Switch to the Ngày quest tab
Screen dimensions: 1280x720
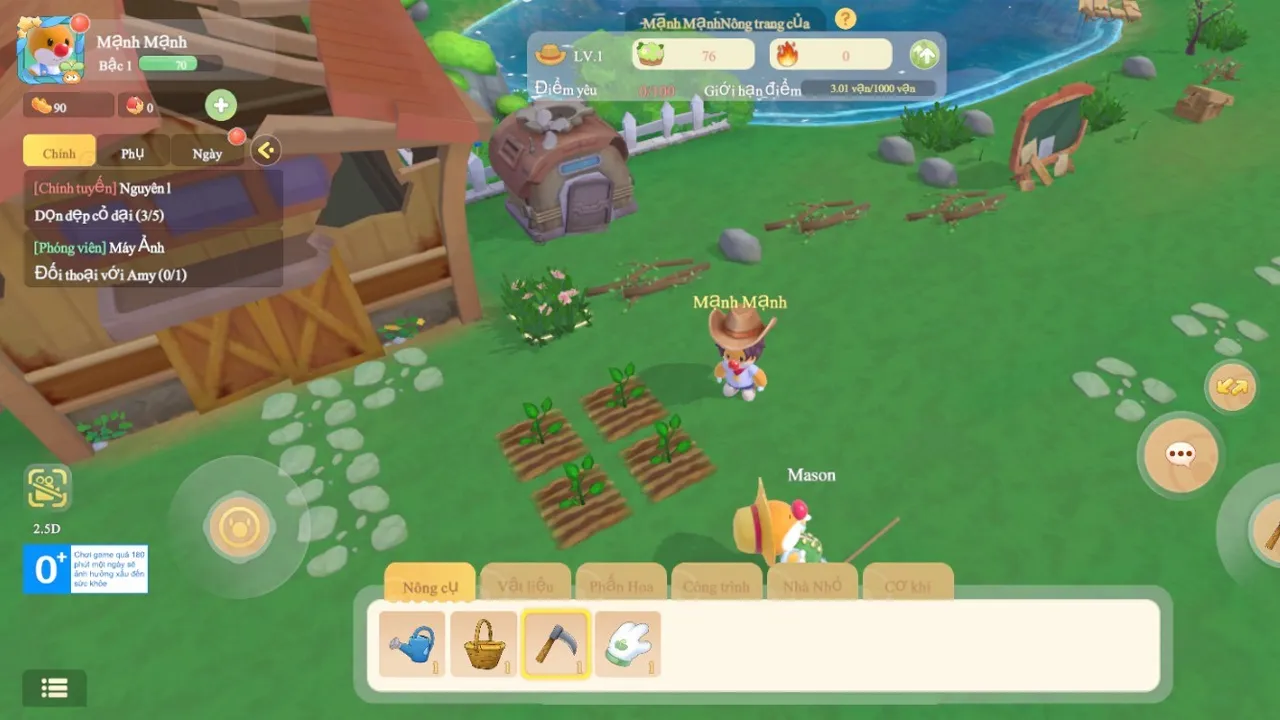[207, 153]
